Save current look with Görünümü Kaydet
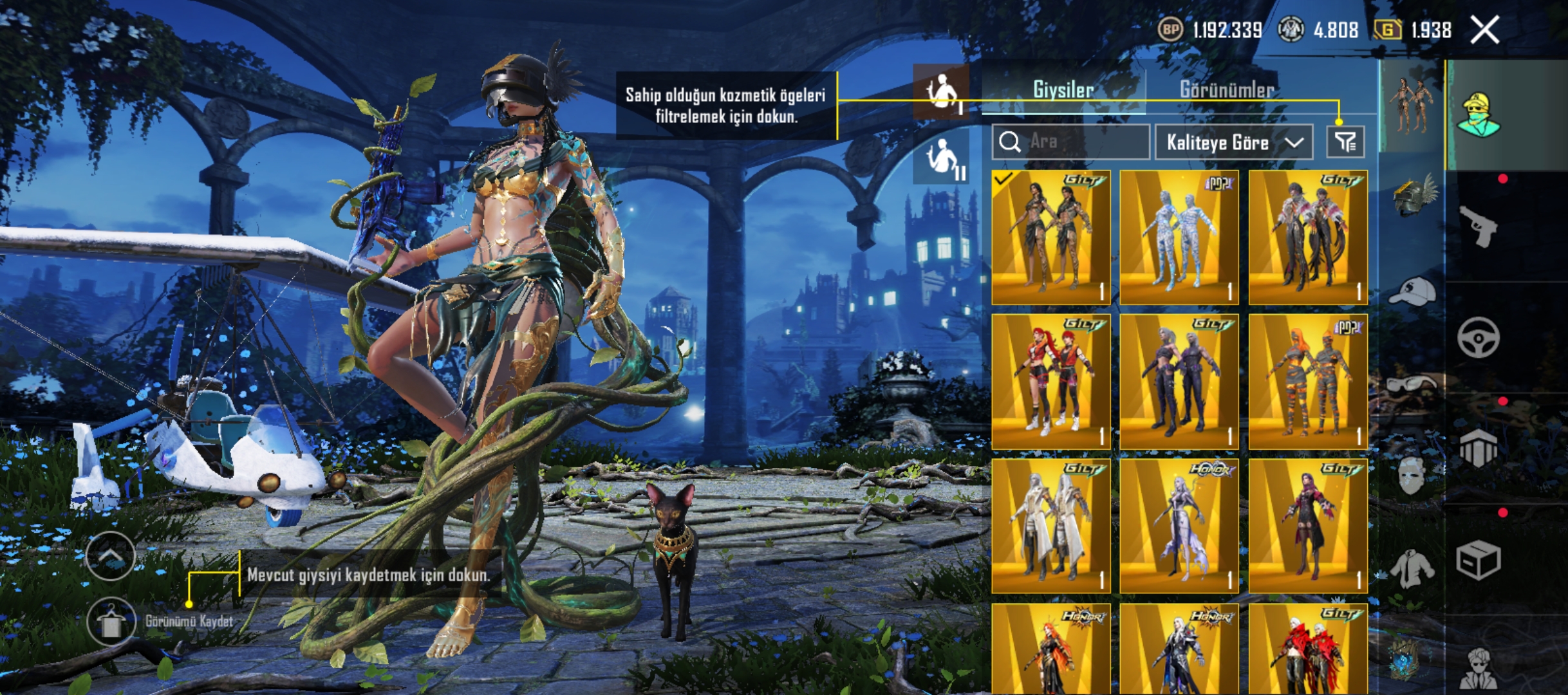Screen dimensions: 1568x695 (x=111, y=622)
